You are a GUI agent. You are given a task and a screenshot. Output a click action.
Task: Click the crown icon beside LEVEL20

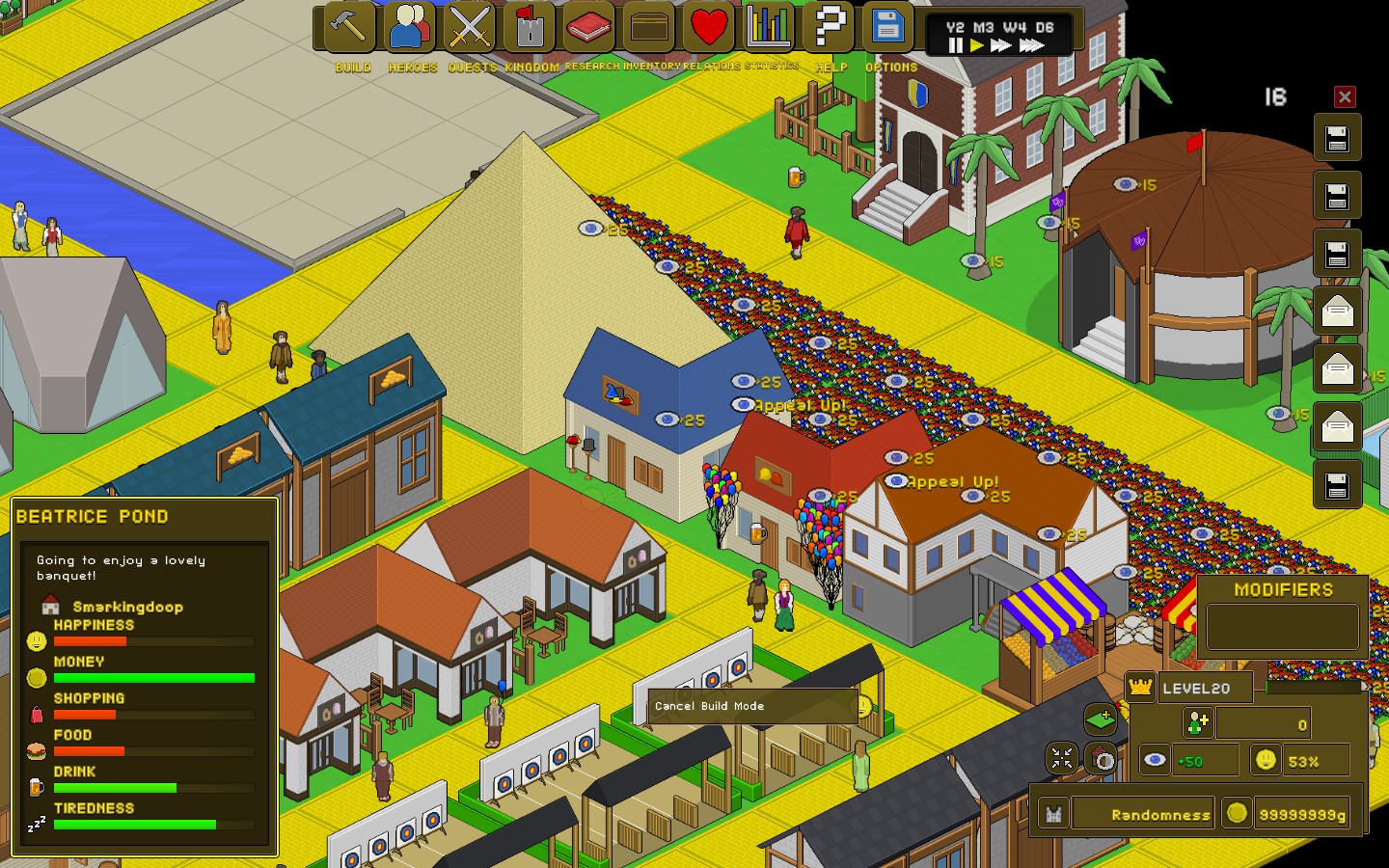[1142, 687]
